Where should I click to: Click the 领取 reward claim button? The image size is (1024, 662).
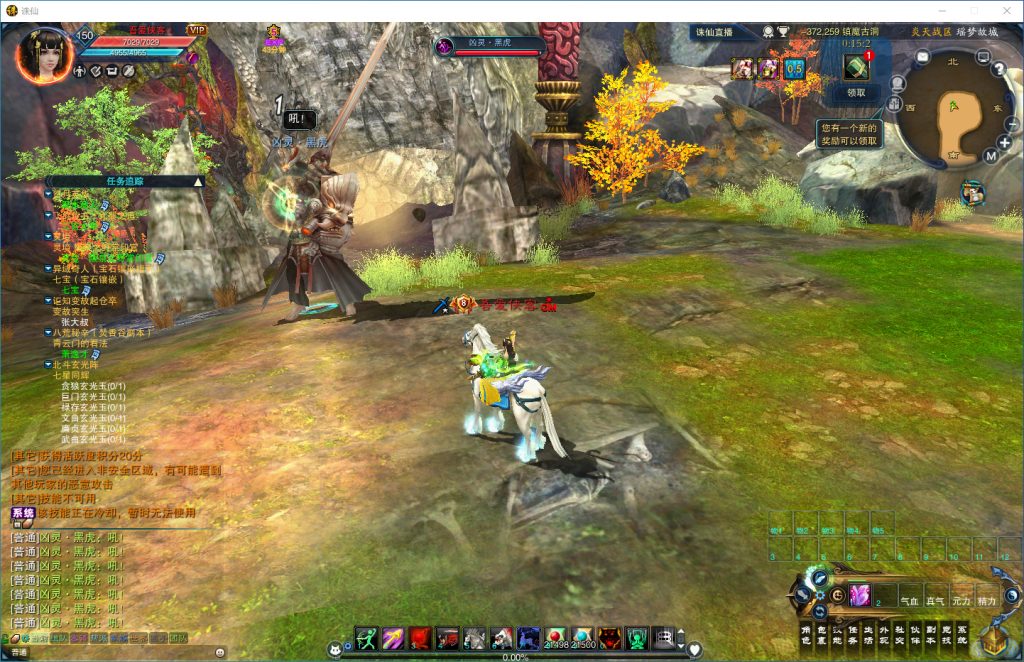856,92
